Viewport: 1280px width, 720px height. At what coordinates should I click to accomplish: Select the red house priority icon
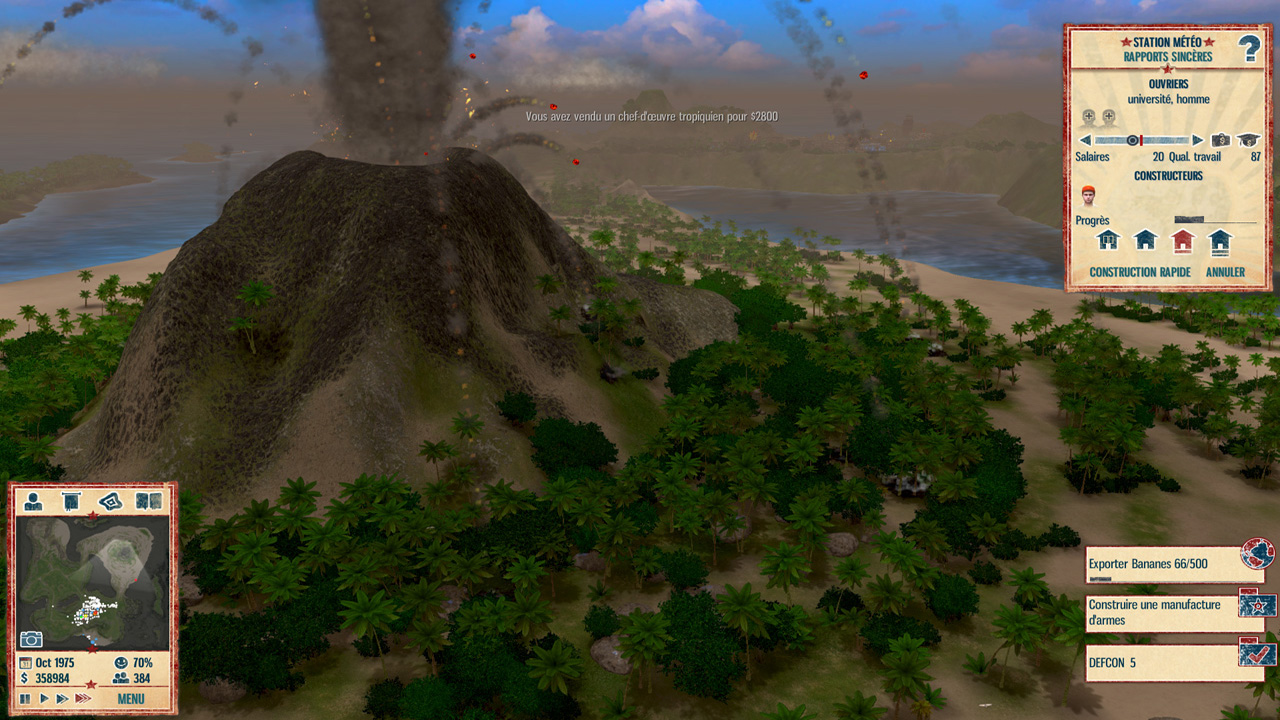pos(1183,240)
